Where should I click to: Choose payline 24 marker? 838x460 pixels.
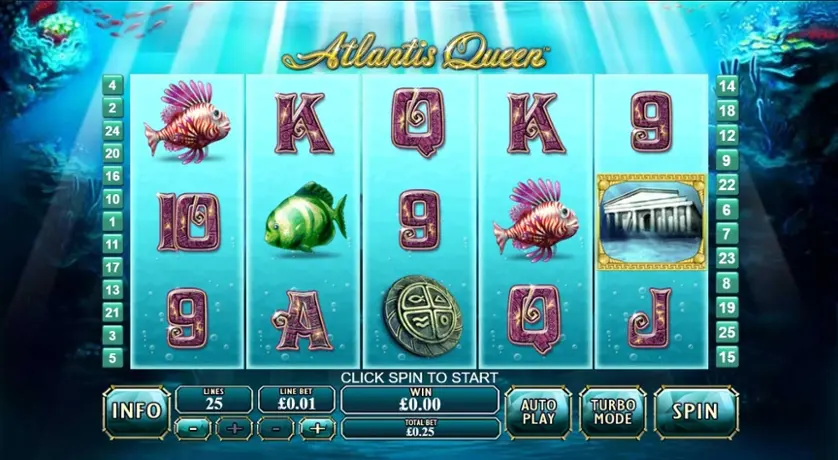click(x=113, y=131)
